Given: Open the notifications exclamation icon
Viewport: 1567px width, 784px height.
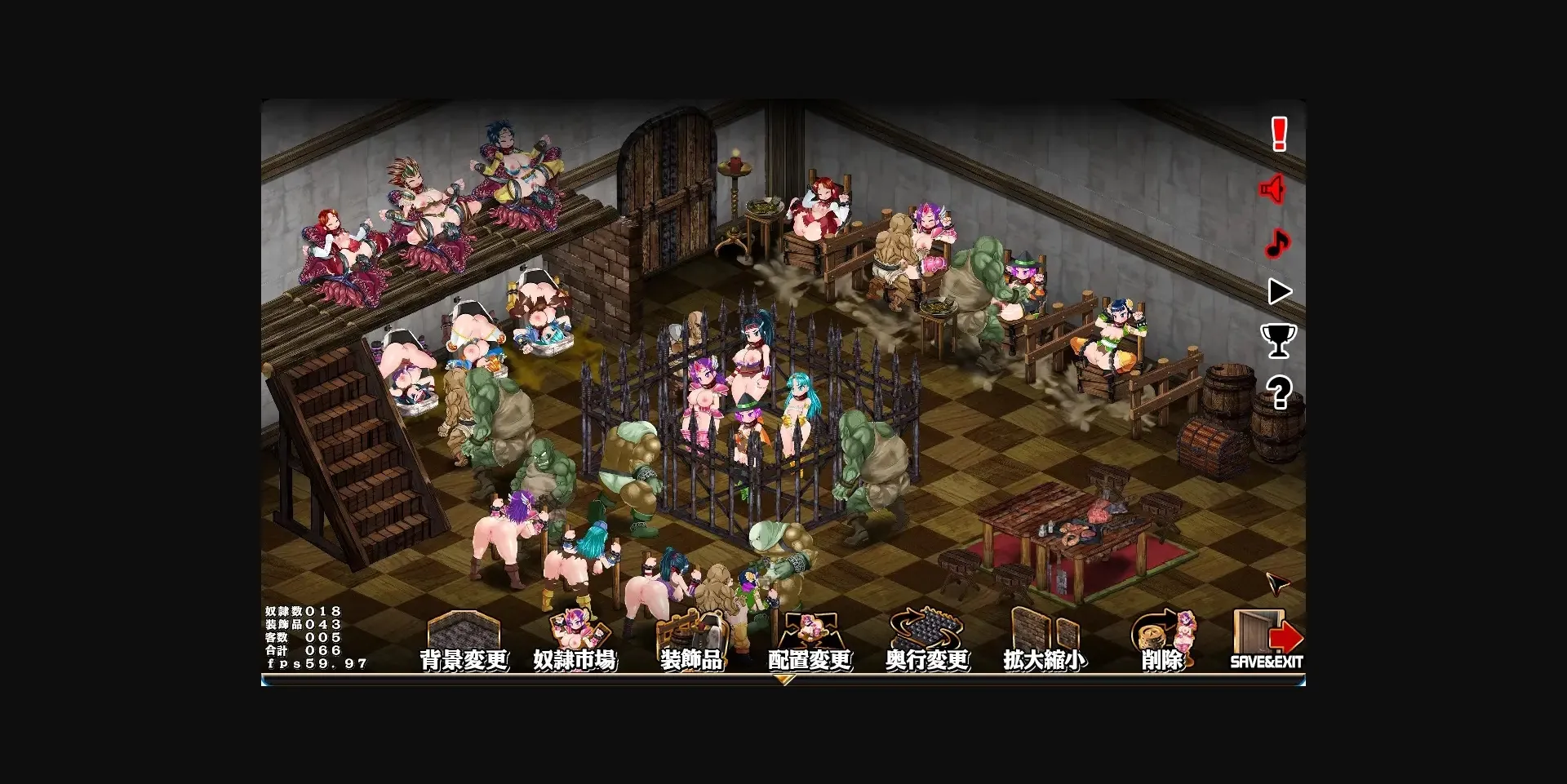Looking at the screenshot, I should pyautogui.click(x=1279, y=135).
